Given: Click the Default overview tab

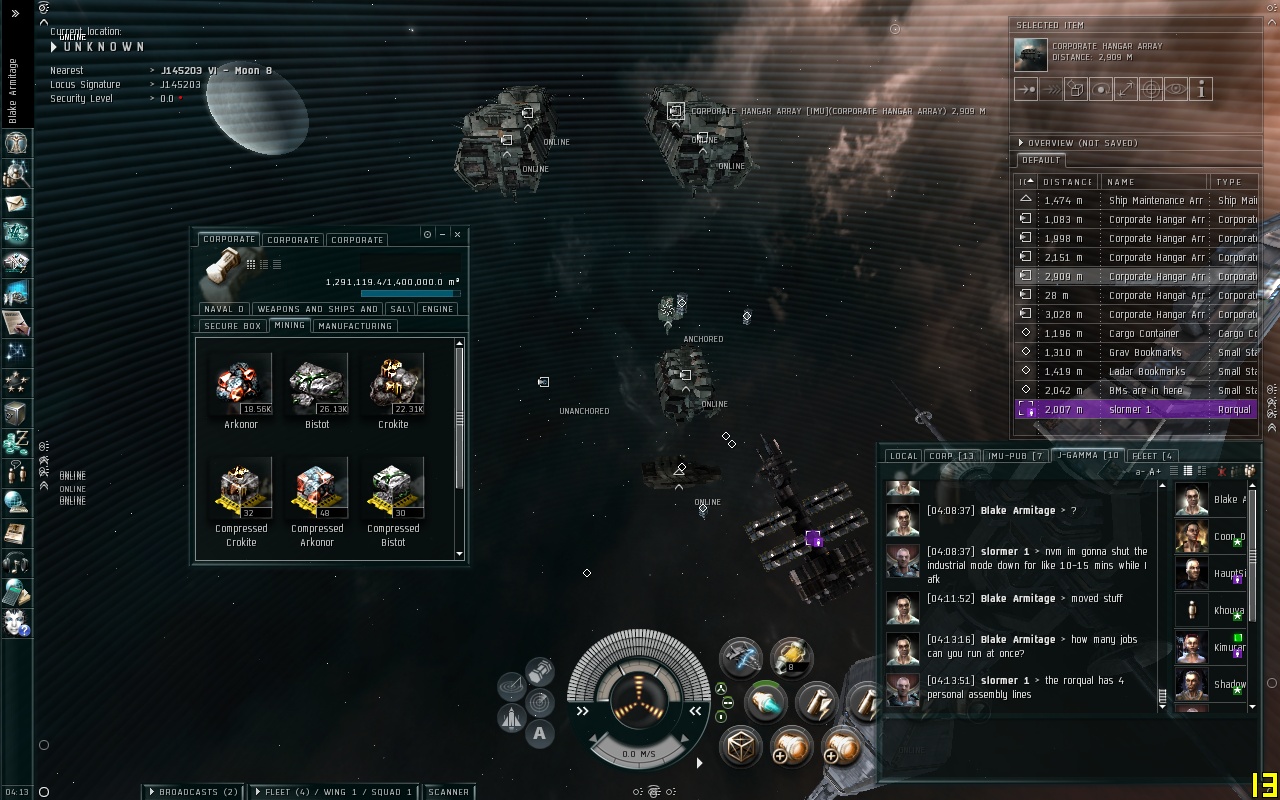Looking at the screenshot, I should click(x=1040, y=160).
